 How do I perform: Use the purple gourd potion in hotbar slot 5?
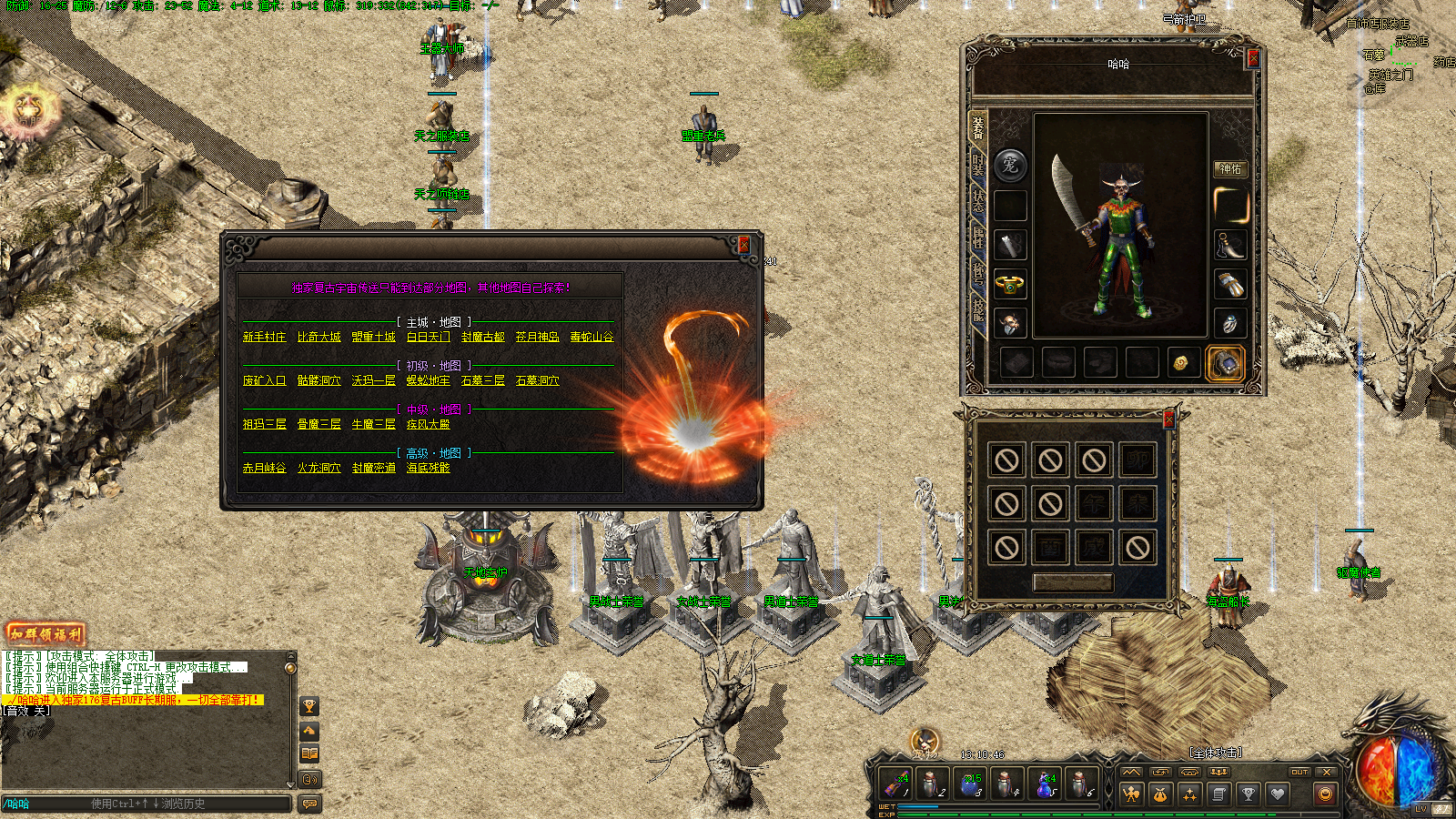[x=1044, y=784]
